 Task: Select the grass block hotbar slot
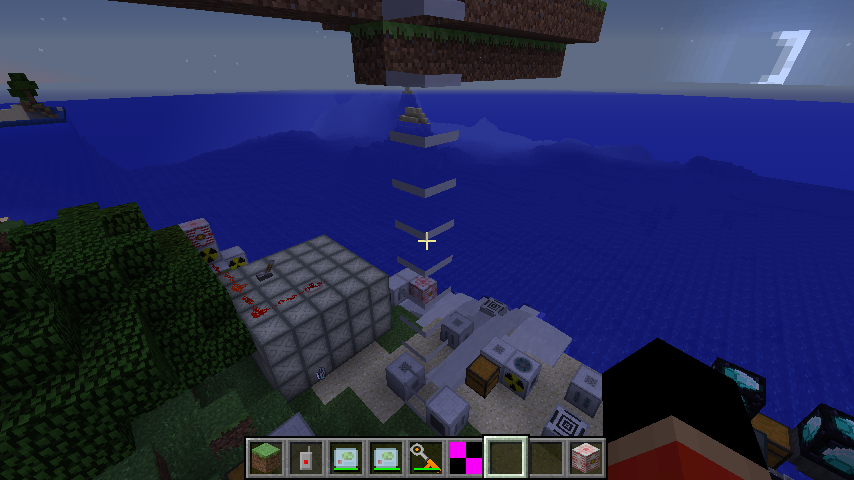pos(266,457)
